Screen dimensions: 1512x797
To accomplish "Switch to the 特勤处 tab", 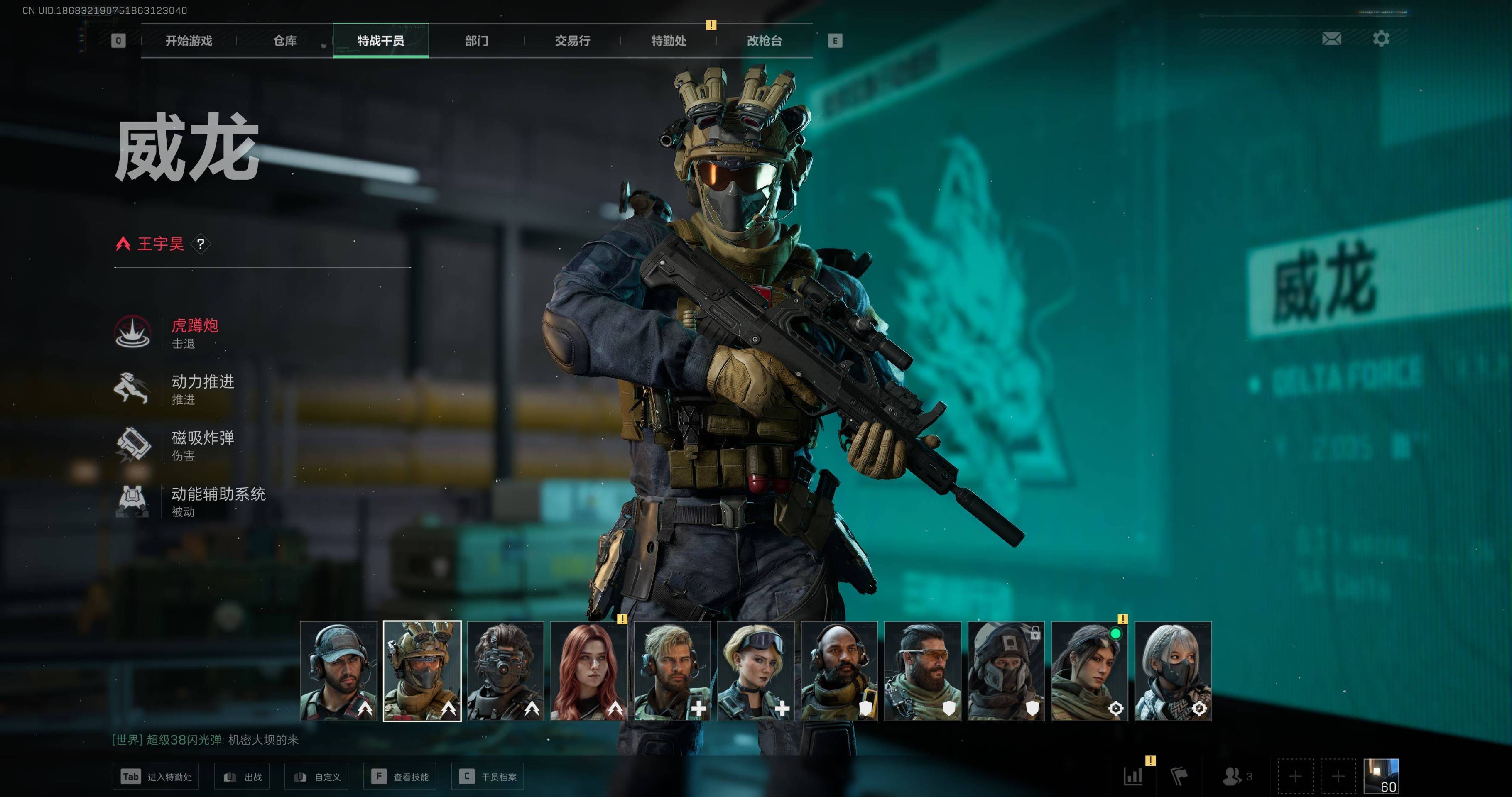I will click(x=669, y=41).
